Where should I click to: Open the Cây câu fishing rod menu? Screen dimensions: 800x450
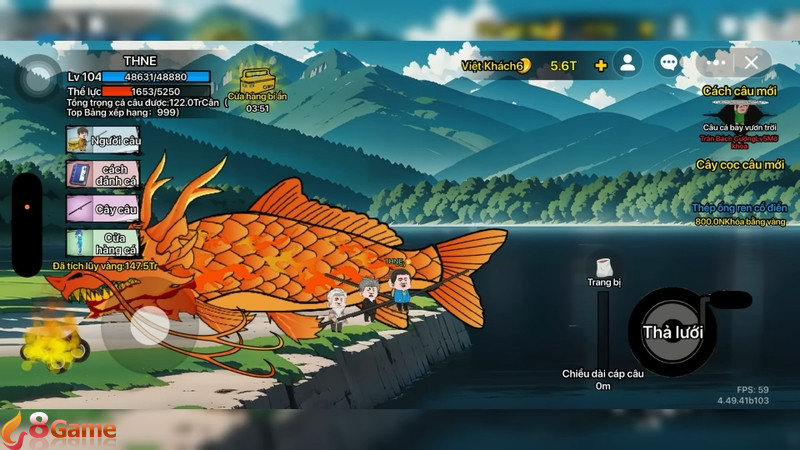[103, 209]
